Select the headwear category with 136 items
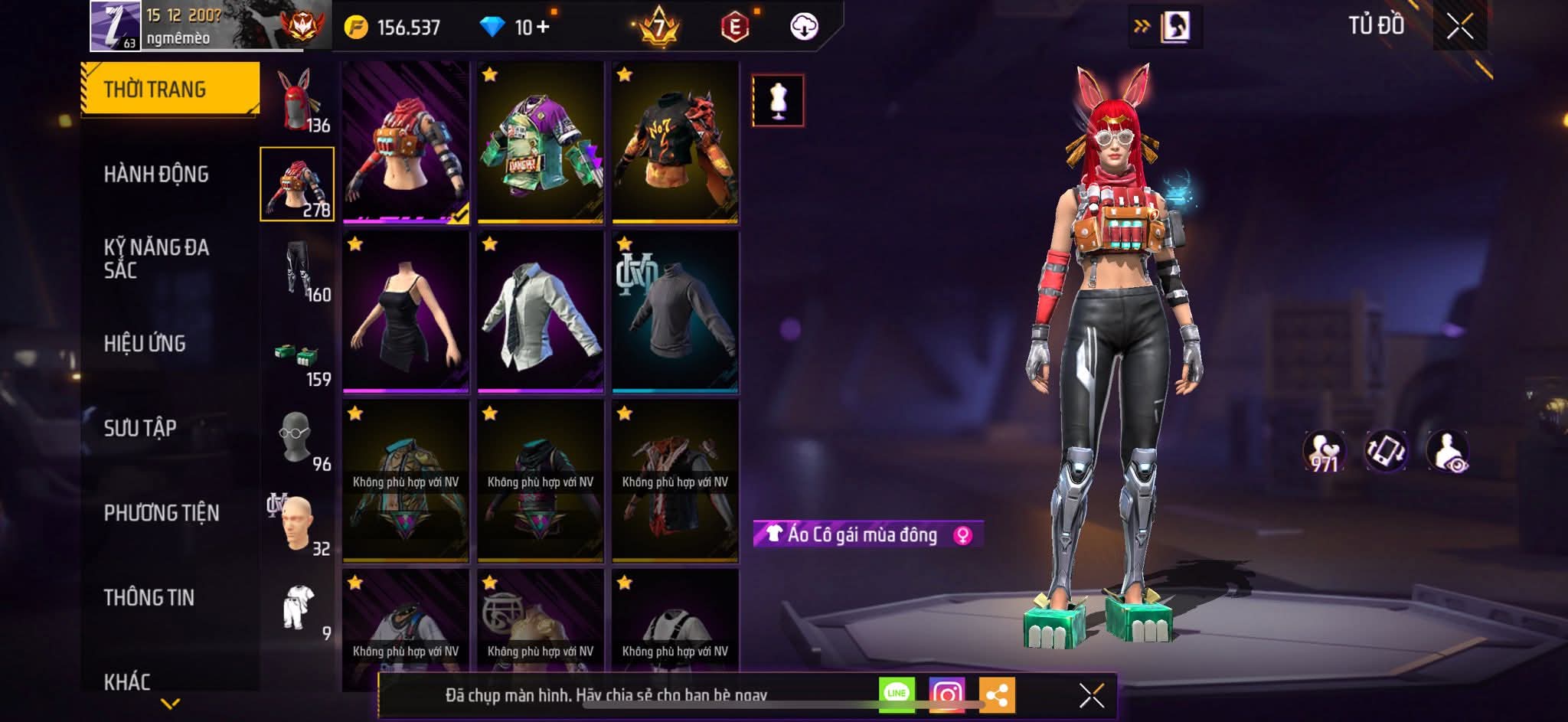 (299, 101)
